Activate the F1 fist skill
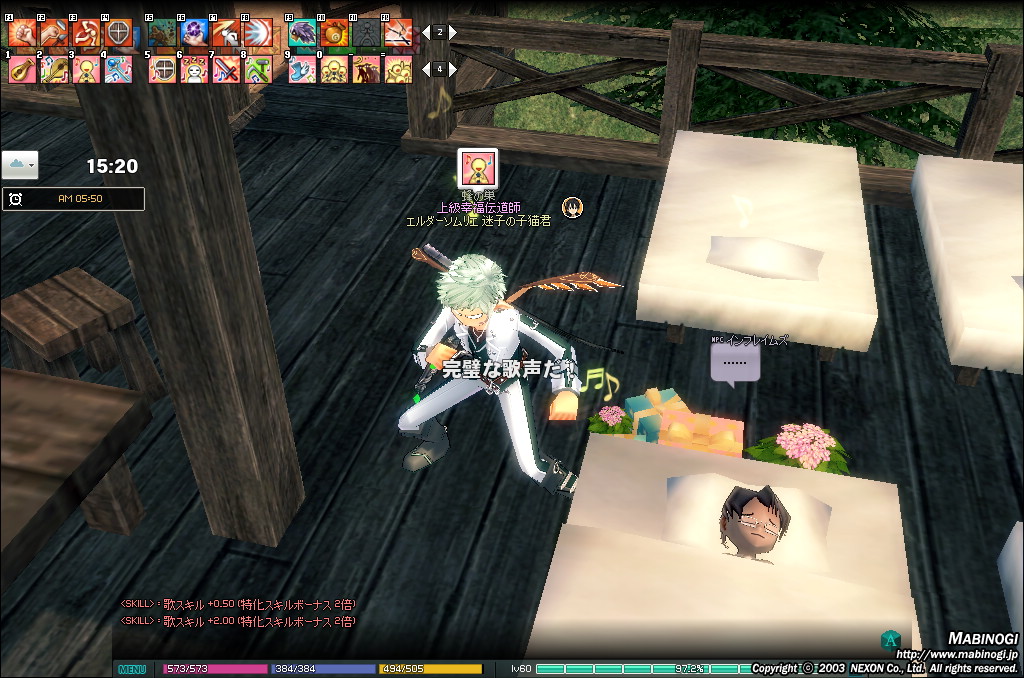Image resolution: width=1024 pixels, height=678 pixels. click(x=22, y=34)
